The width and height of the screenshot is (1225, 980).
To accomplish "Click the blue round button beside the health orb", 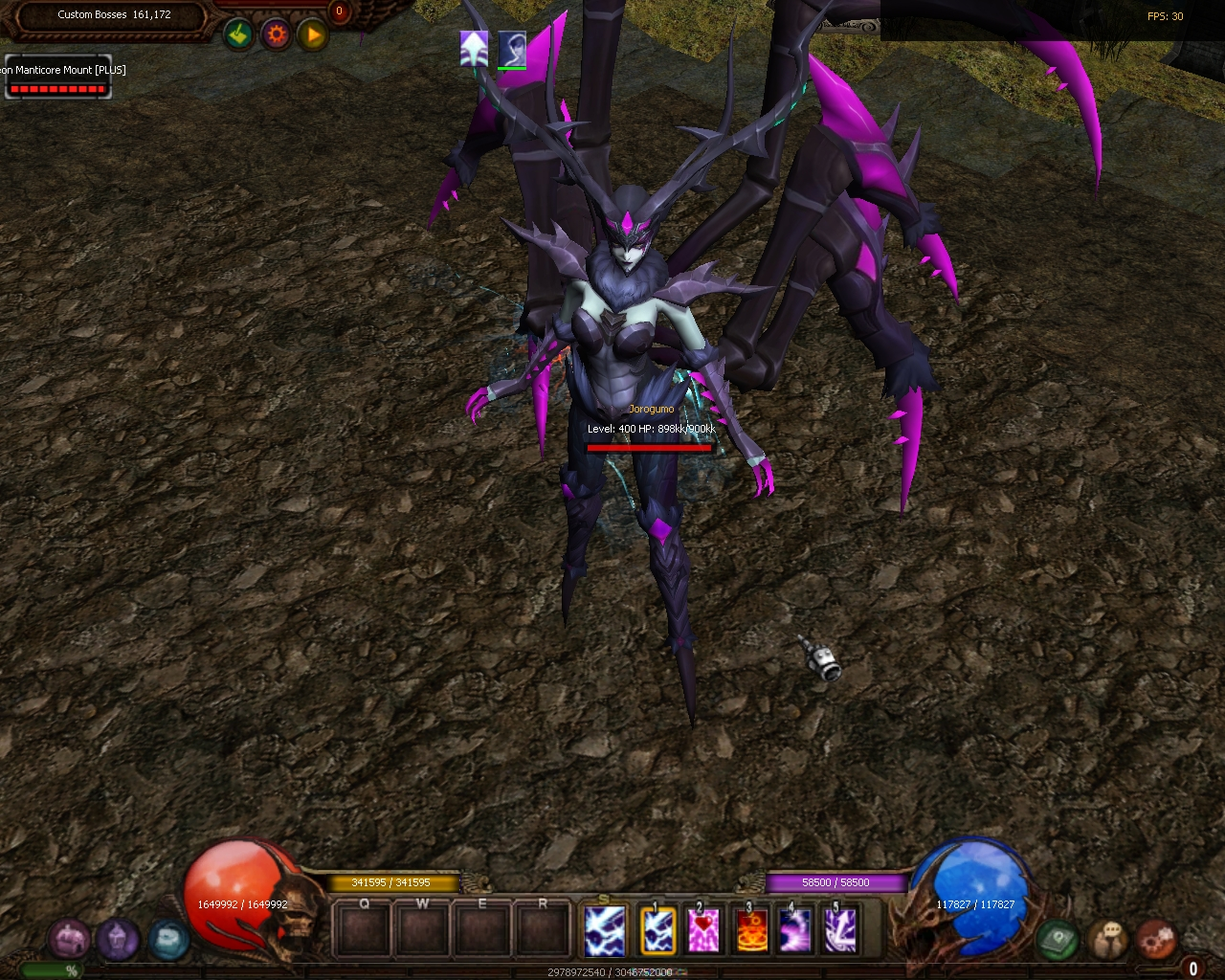I will (x=167, y=940).
